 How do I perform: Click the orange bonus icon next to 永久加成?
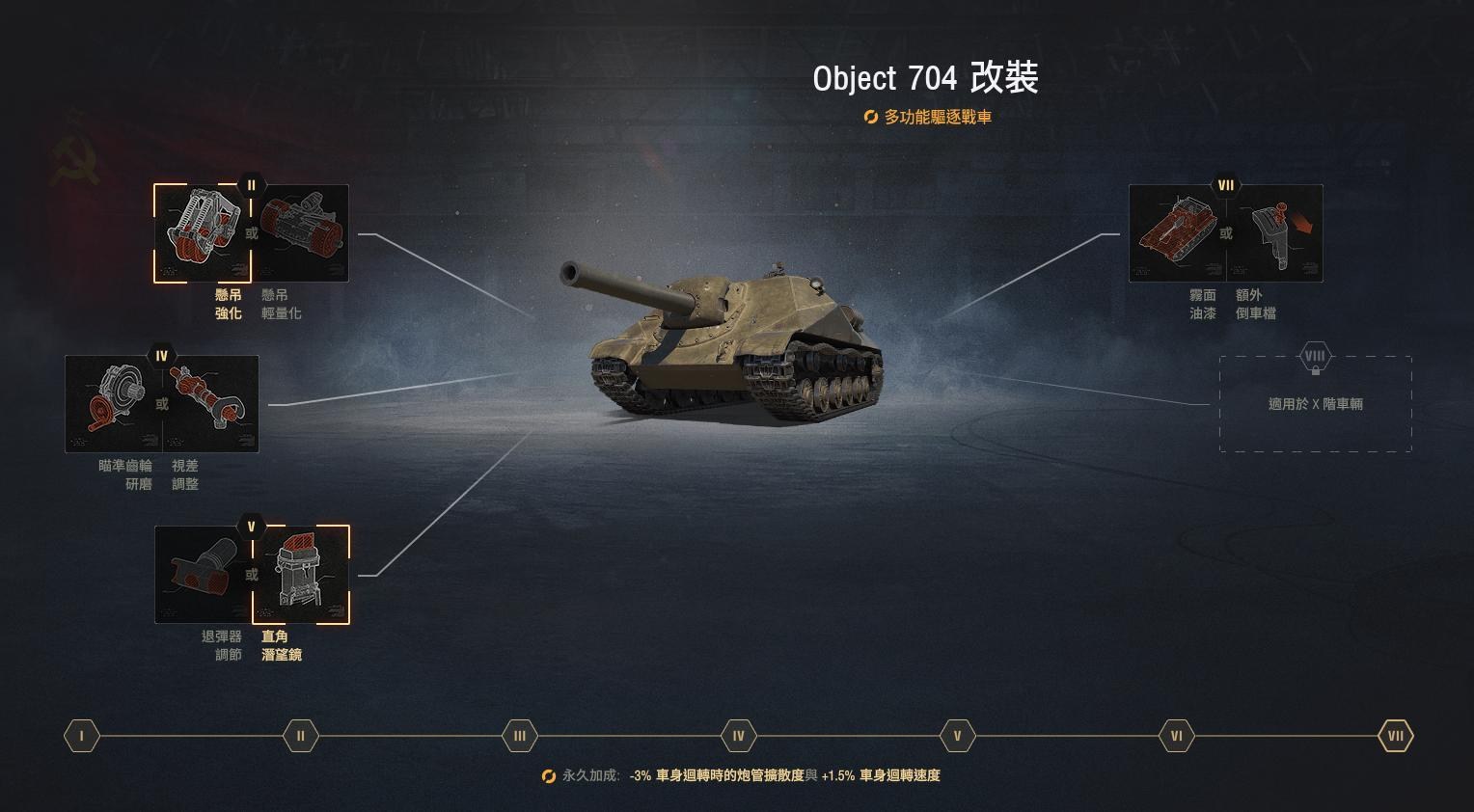coord(546,775)
